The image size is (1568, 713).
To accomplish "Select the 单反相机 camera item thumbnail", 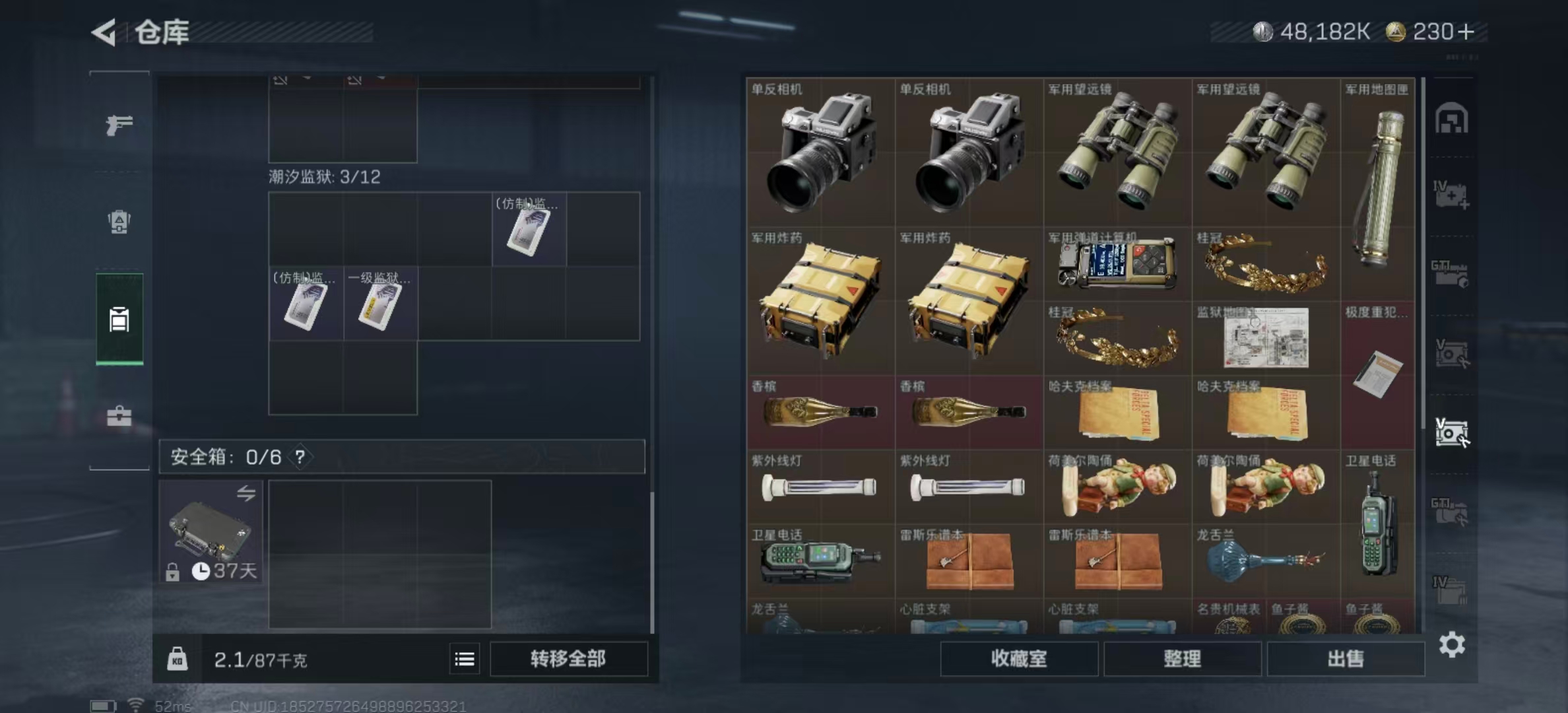I will [820, 152].
